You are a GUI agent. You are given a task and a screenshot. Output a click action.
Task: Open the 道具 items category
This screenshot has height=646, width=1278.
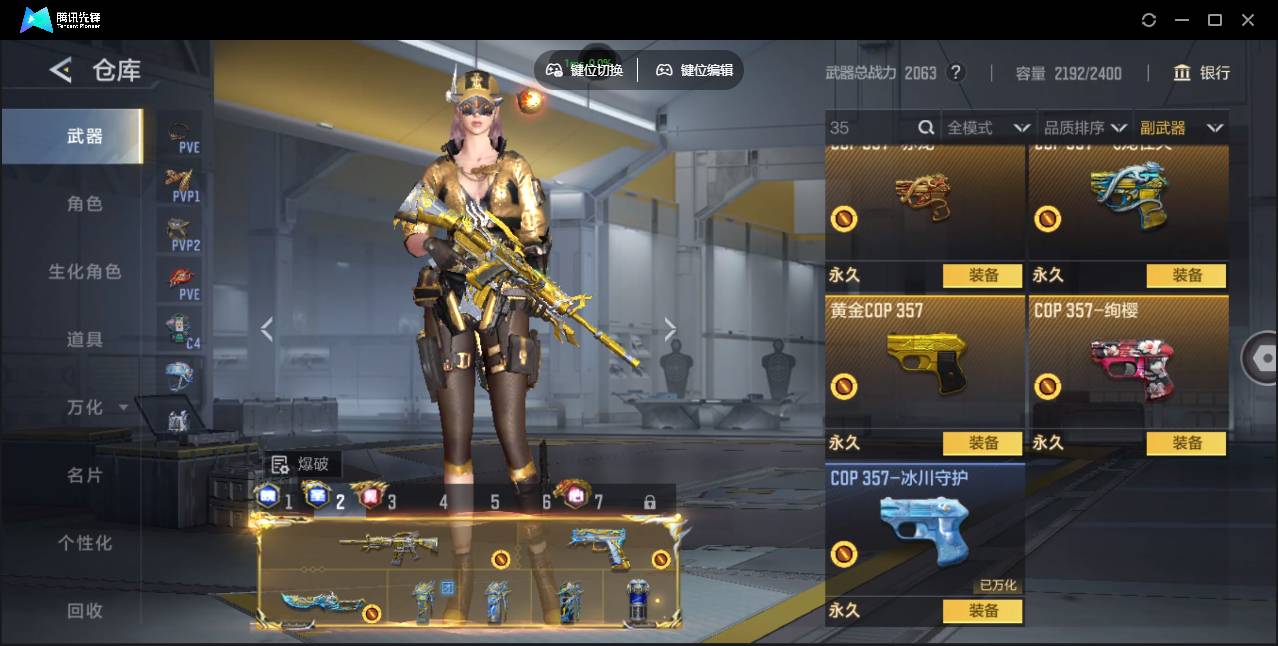[84, 340]
